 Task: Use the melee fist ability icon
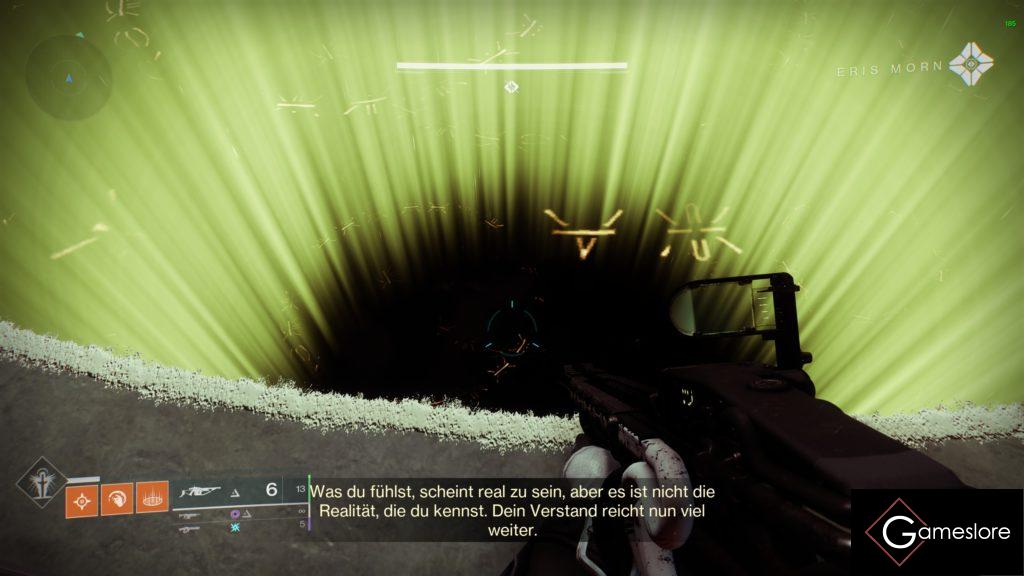pos(117,497)
